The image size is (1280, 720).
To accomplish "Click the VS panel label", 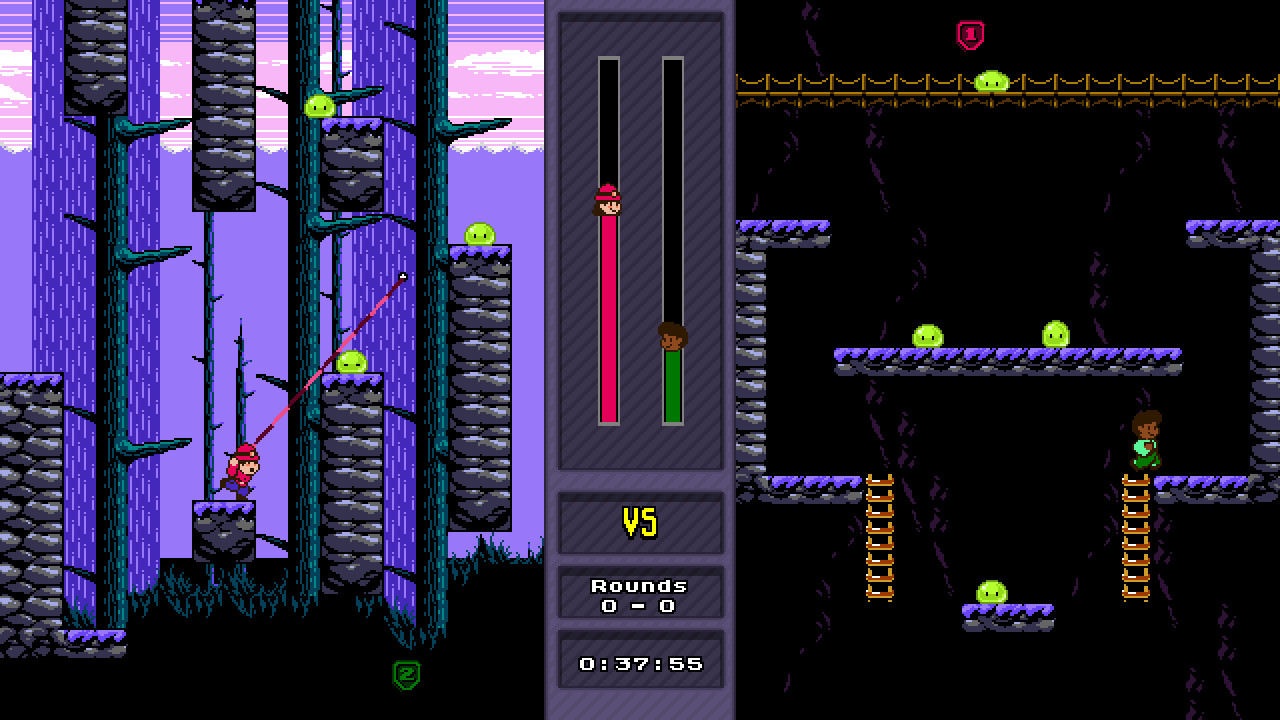I will (641, 521).
